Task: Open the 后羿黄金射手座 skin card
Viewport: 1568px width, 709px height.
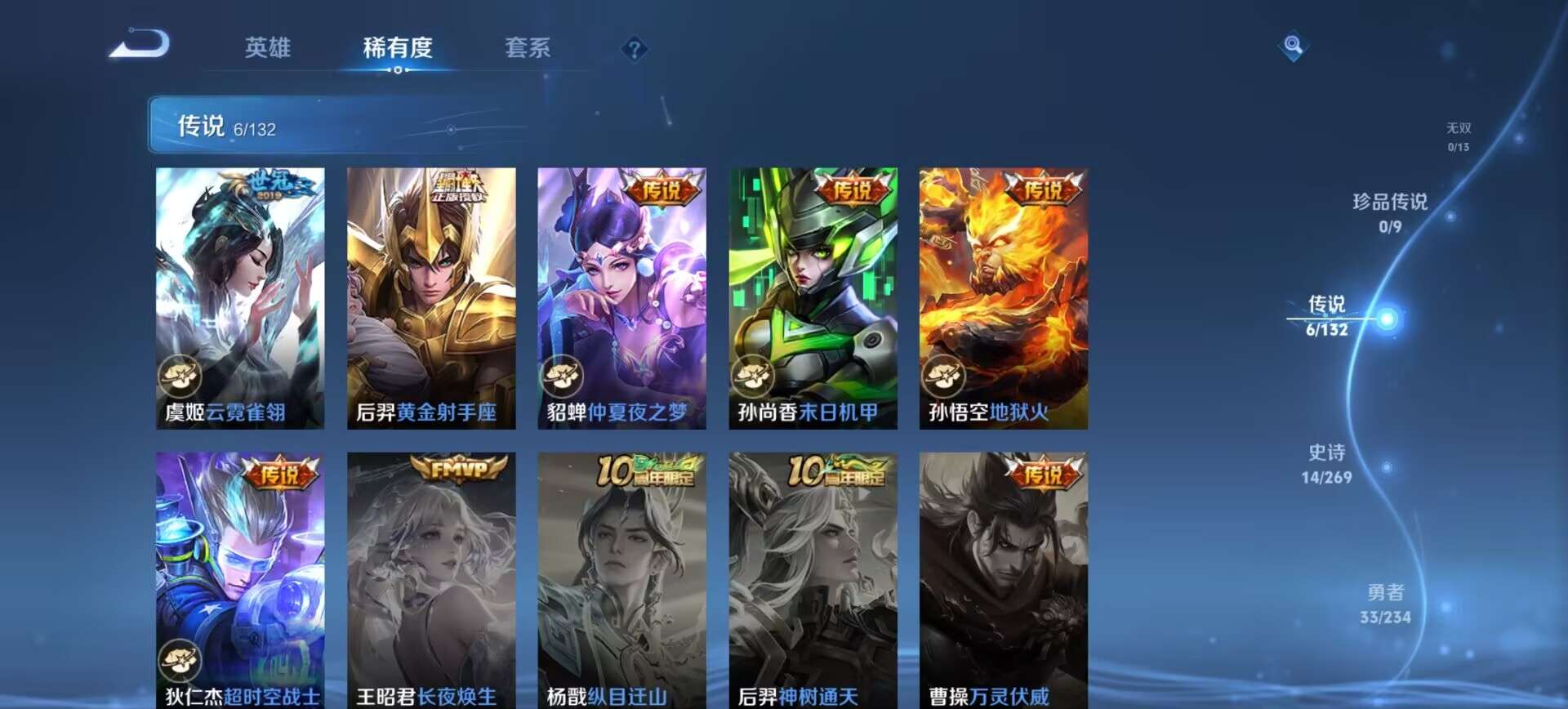Action: pyautogui.click(x=430, y=294)
